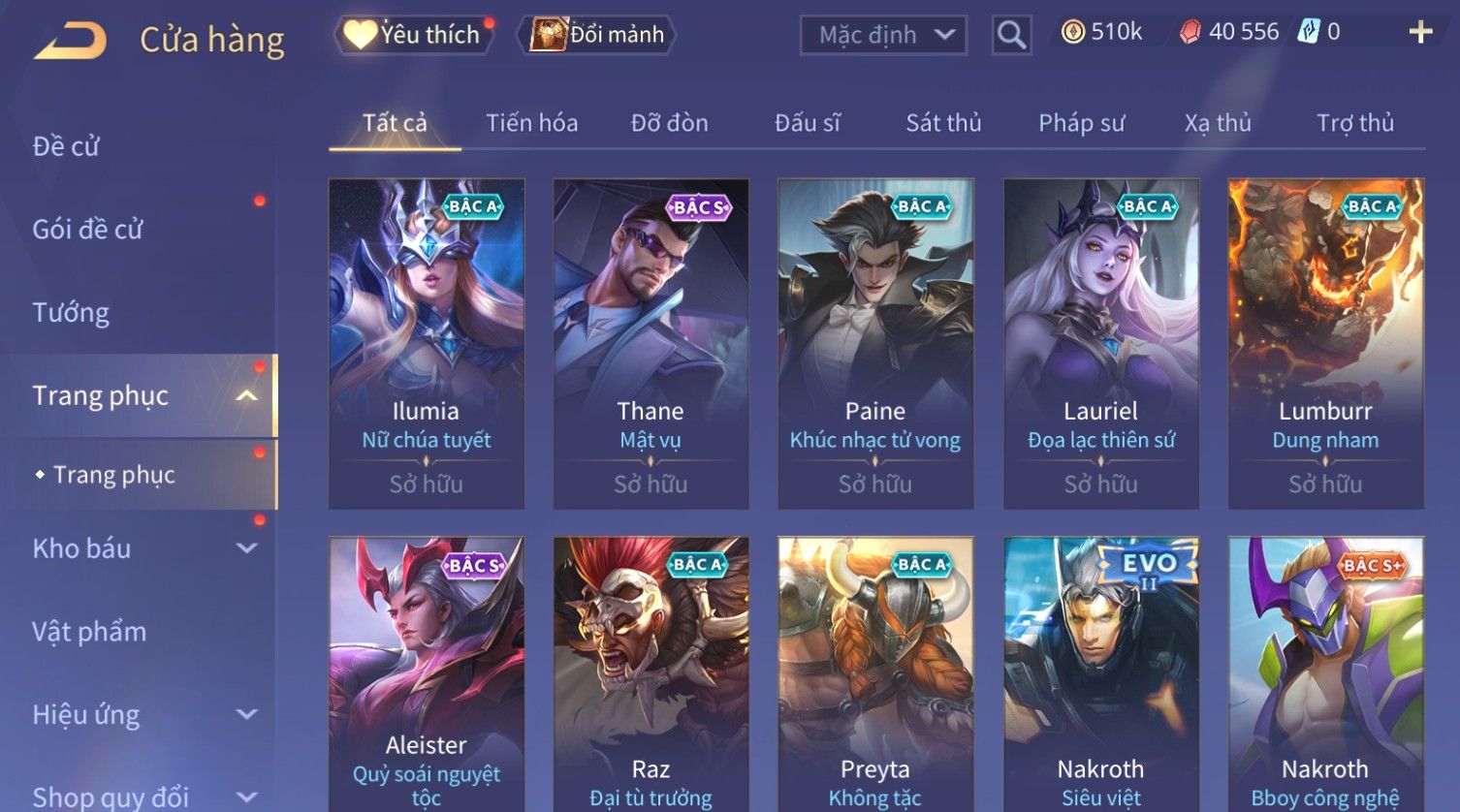The width and height of the screenshot is (1460, 812).
Task: Open the skin search magnifier
Action: pyautogui.click(x=1011, y=36)
